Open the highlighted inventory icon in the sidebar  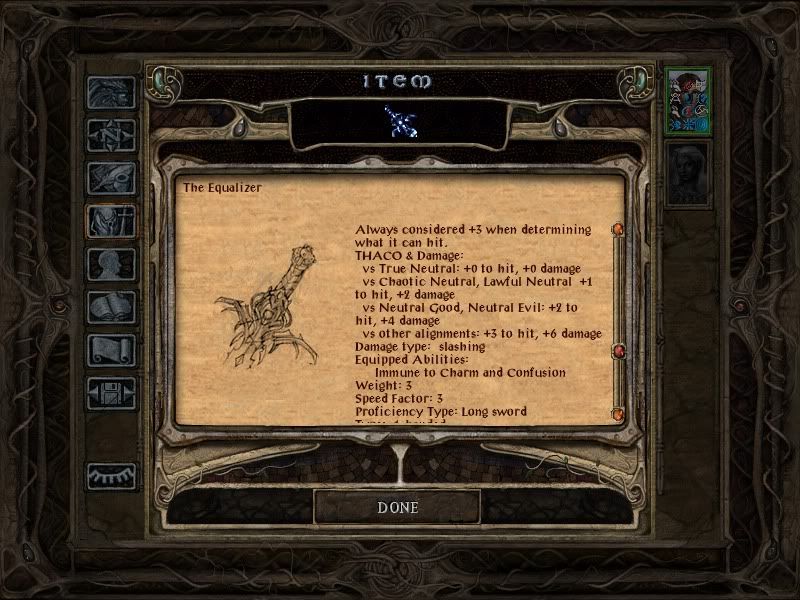(110, 221)
